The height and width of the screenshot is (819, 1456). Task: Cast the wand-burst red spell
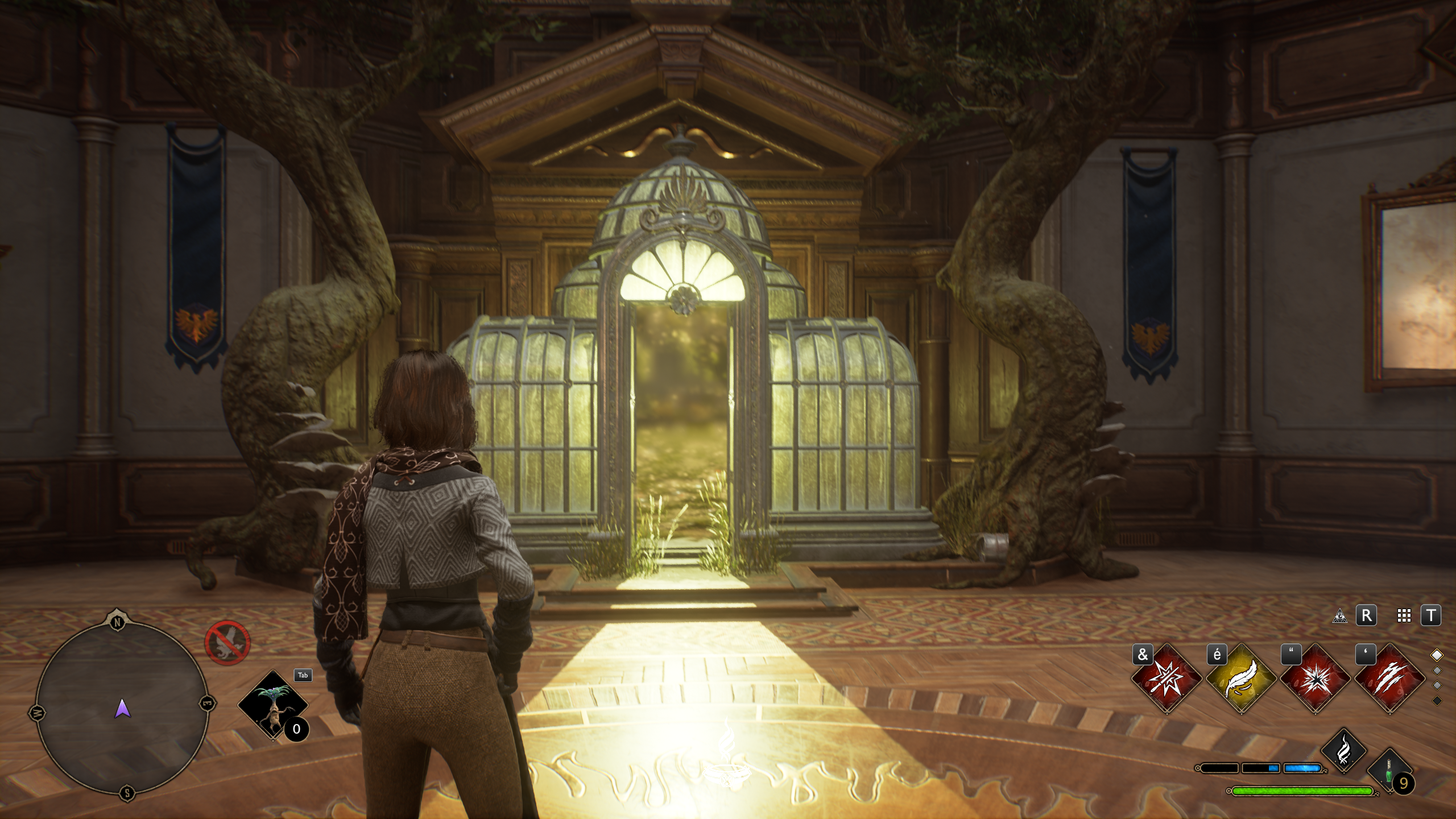1166,678
